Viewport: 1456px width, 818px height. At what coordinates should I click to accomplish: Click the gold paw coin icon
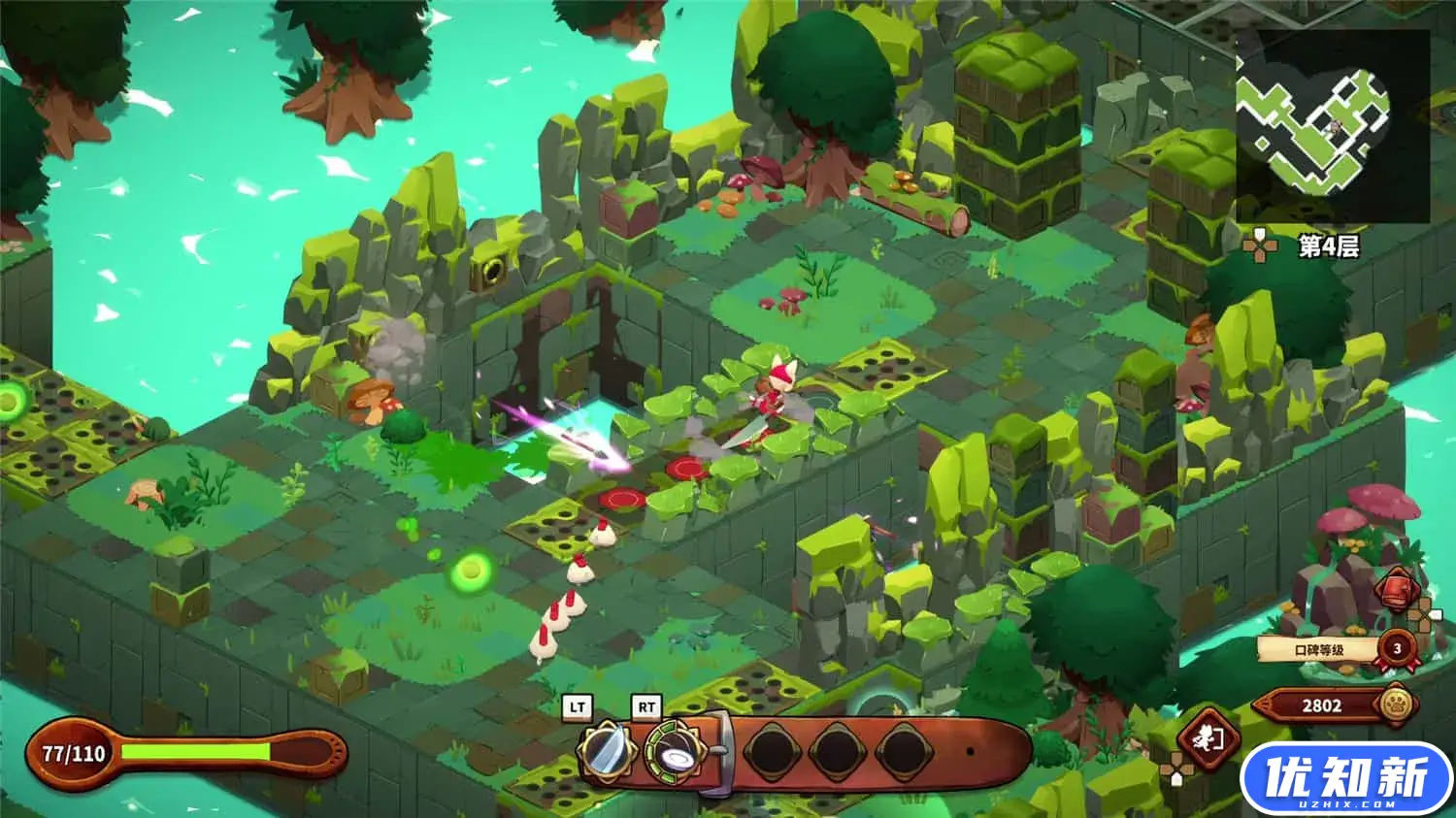tap(1397, 704)
